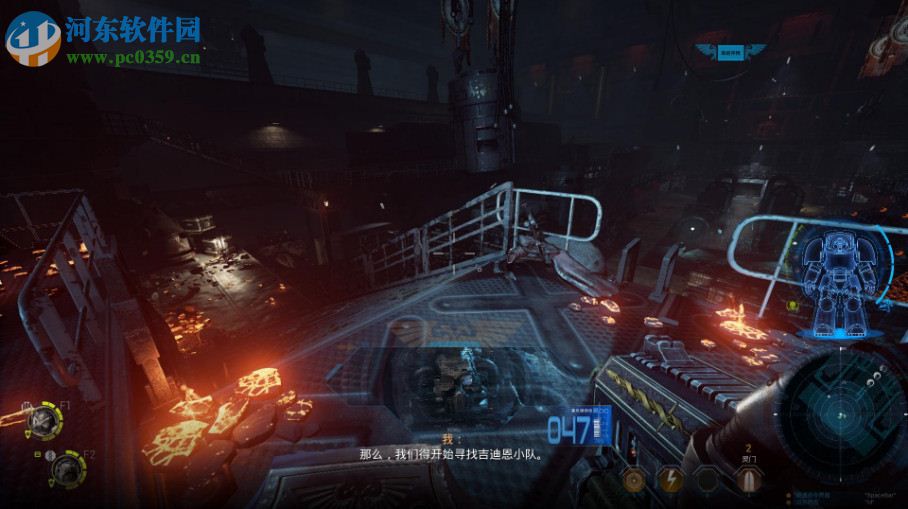
Task: Open the pc0359.cn watermark link
Action: [x=133, y=57]
